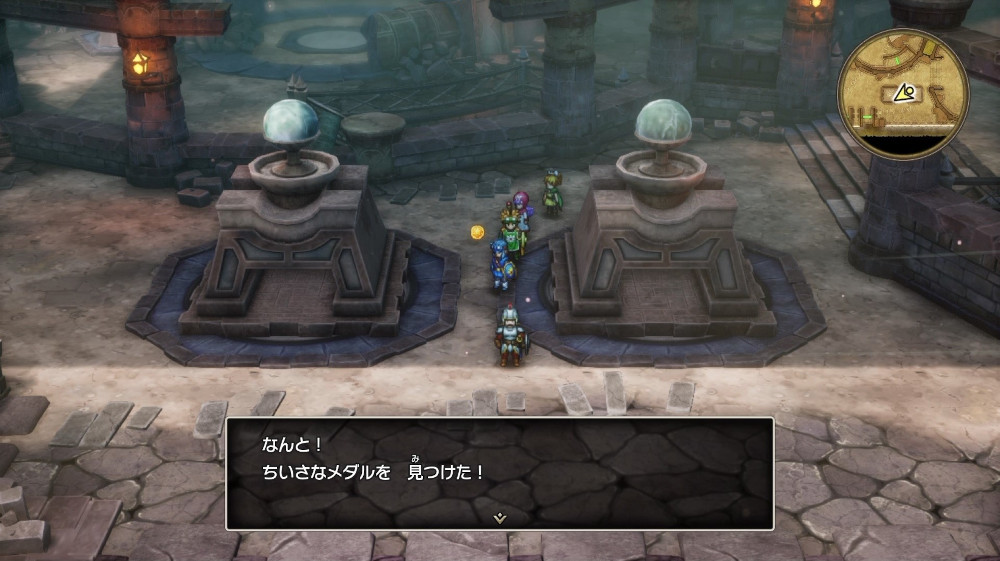The height and width of the screenshot is (561, 1000).
Task: Click the small medal found message box
Action: [499, 472]
